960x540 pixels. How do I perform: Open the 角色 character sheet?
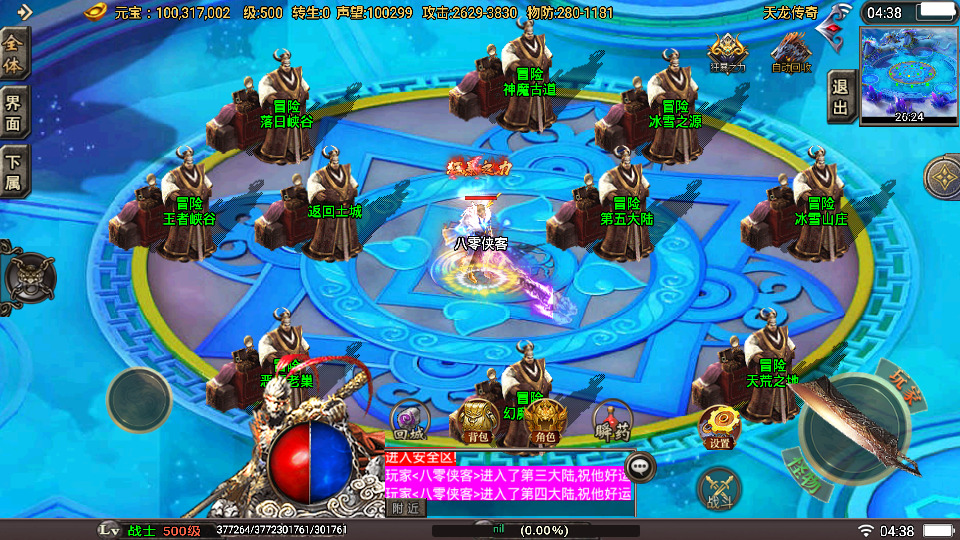pos(546,421)
